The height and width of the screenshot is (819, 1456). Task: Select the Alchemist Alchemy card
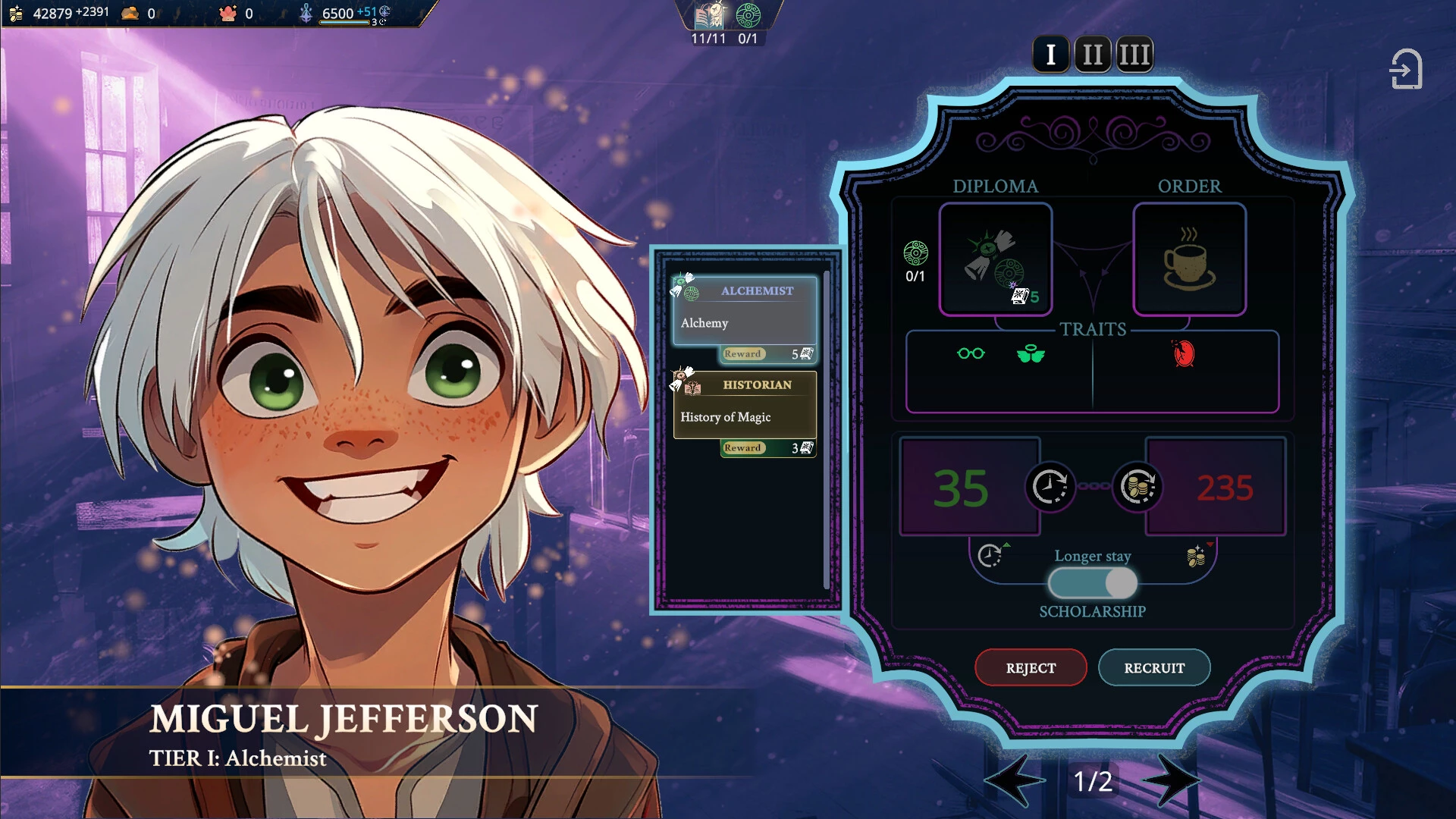click(x=745, y=311)
